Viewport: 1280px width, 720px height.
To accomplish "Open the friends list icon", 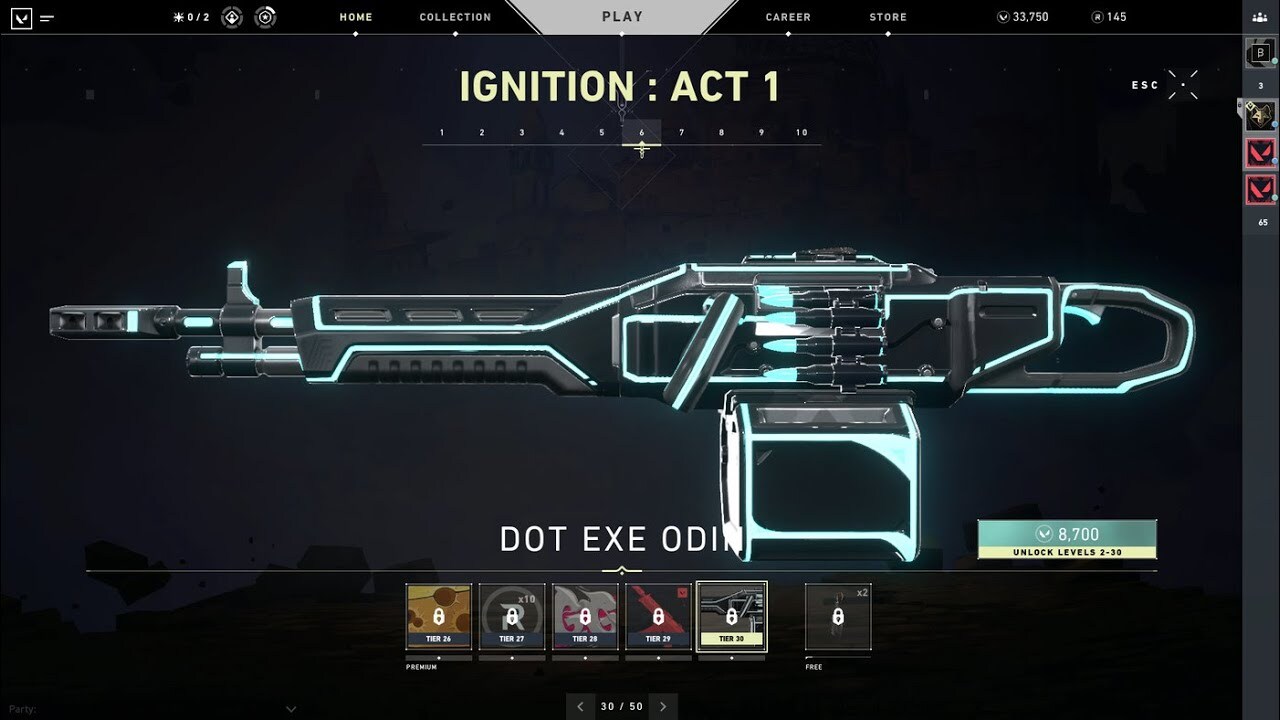I will point(1260,17).
